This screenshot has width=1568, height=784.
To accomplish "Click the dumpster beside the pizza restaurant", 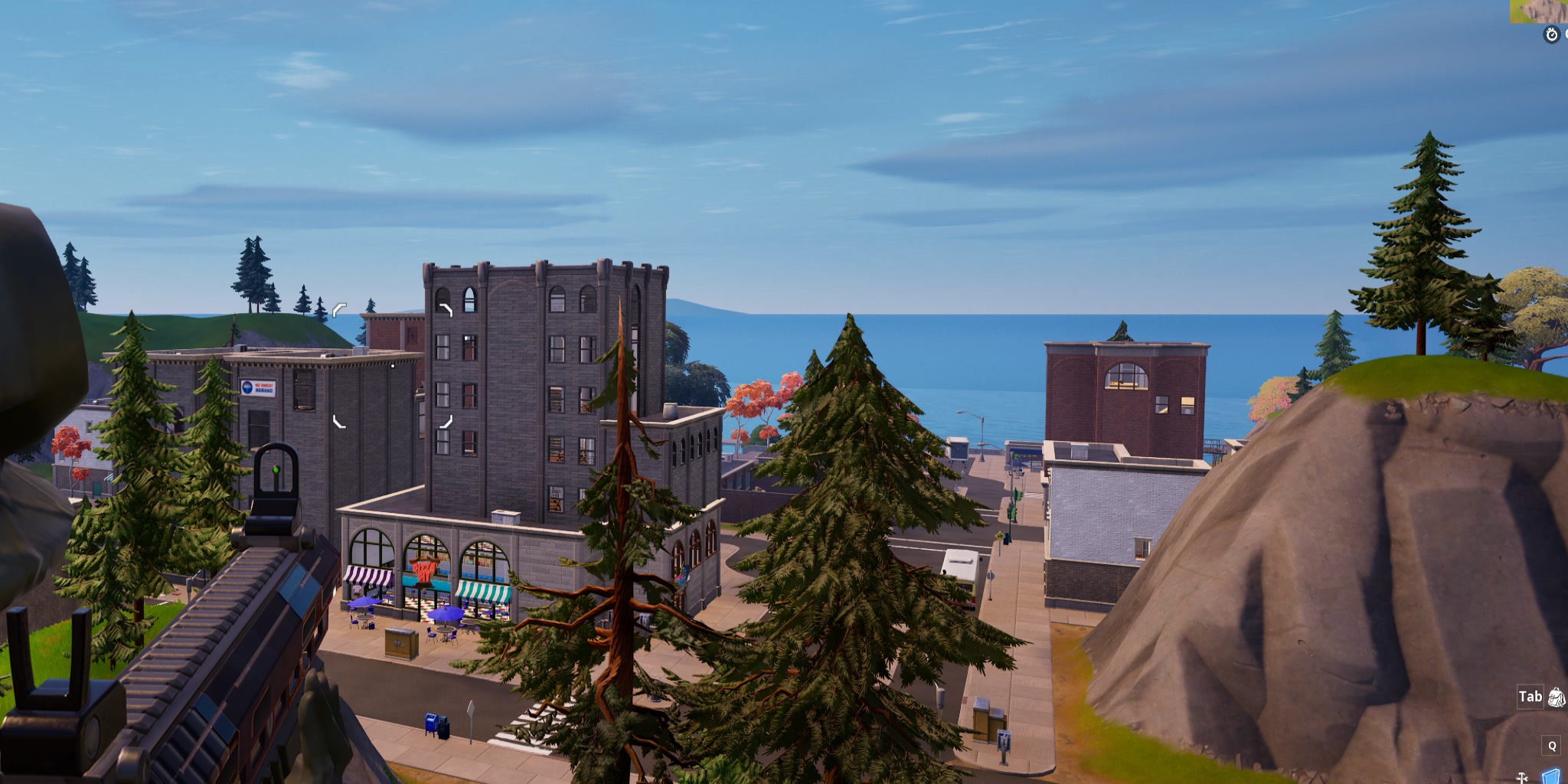I will click(402, 643).
